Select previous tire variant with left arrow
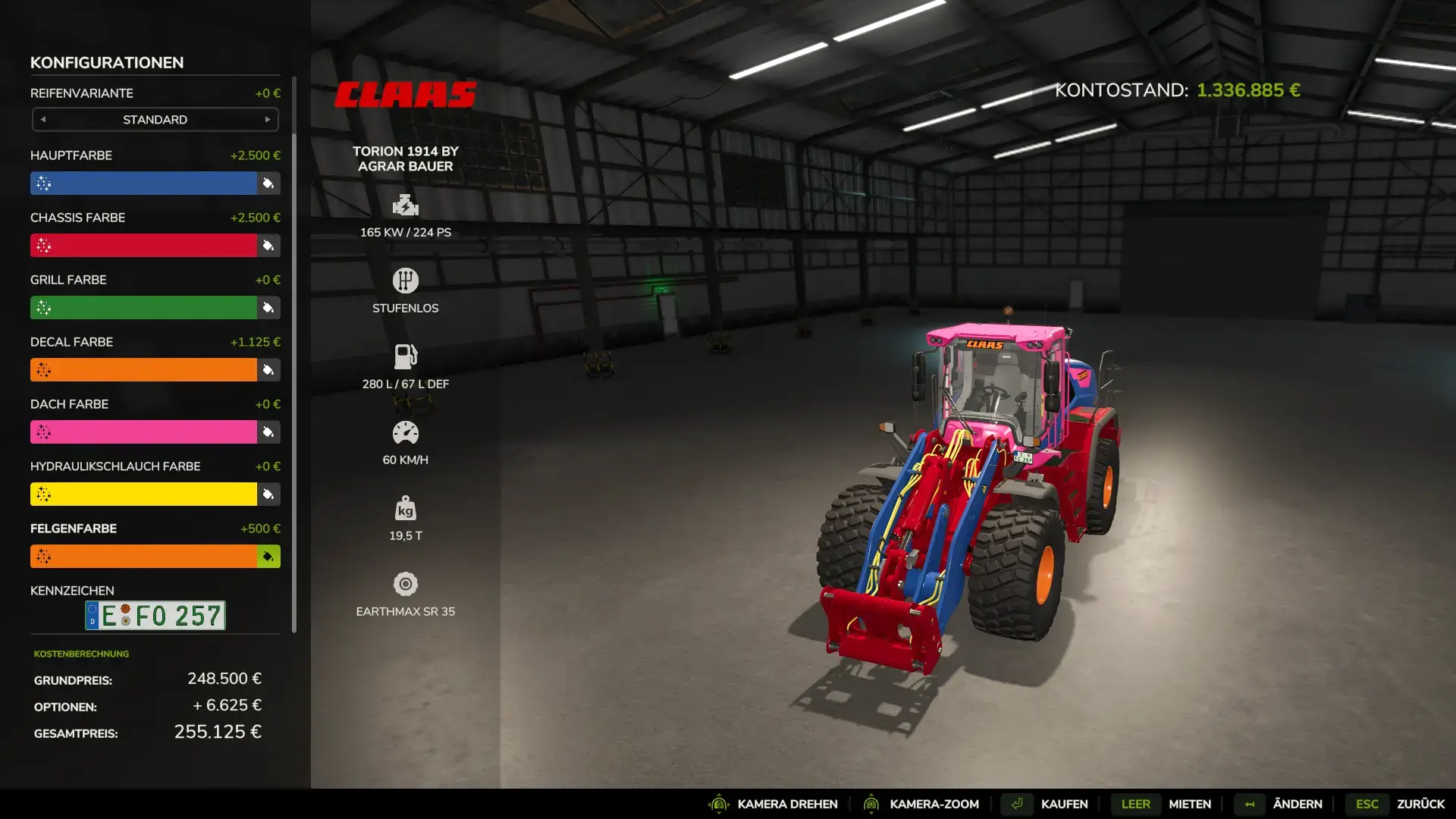The height and width of the screenshot is (819, 1456). tap(43, 120)
